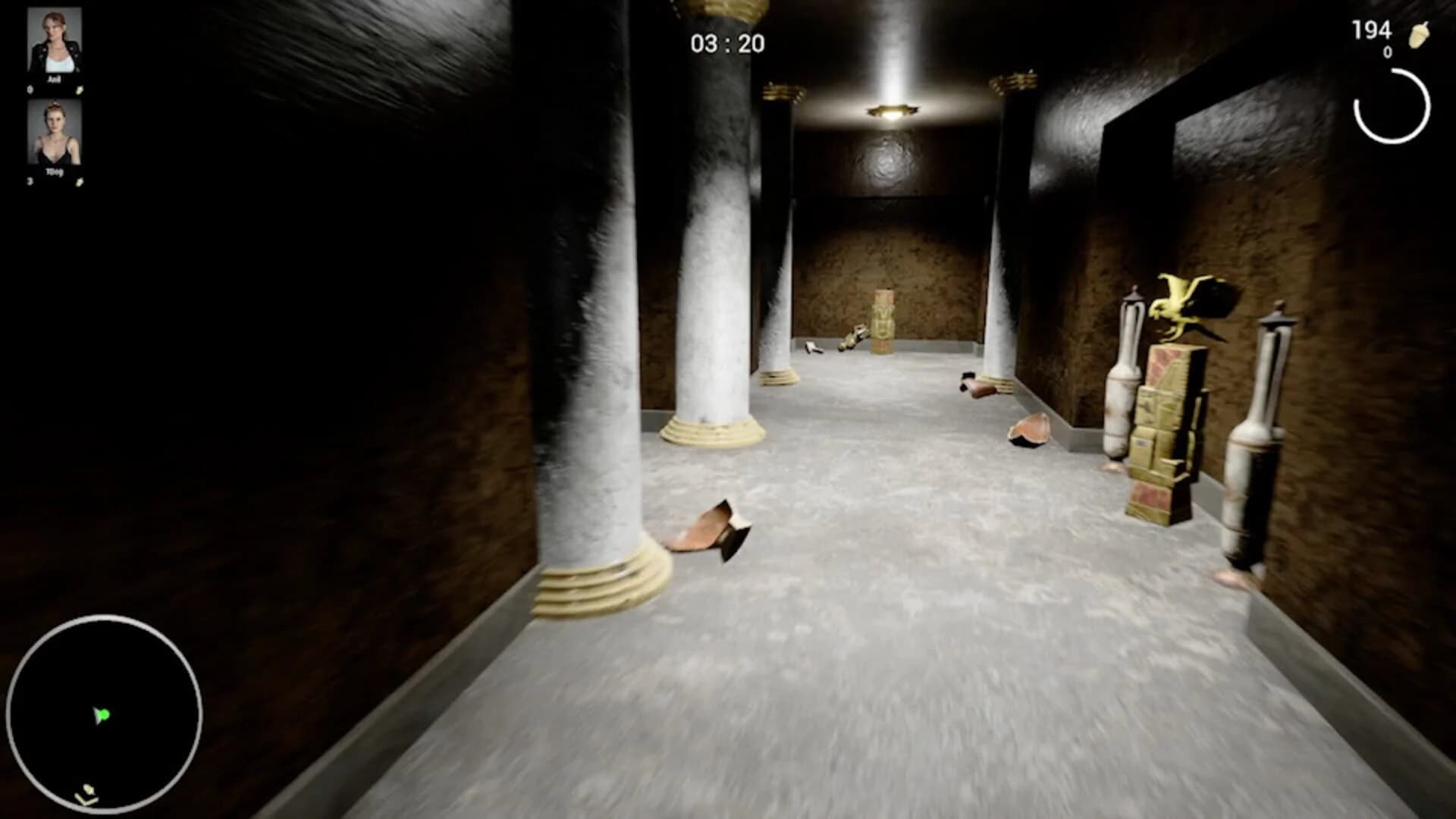
Task: Click the small 0 score below the acorn counter
Action: [x=1388, y=52]
